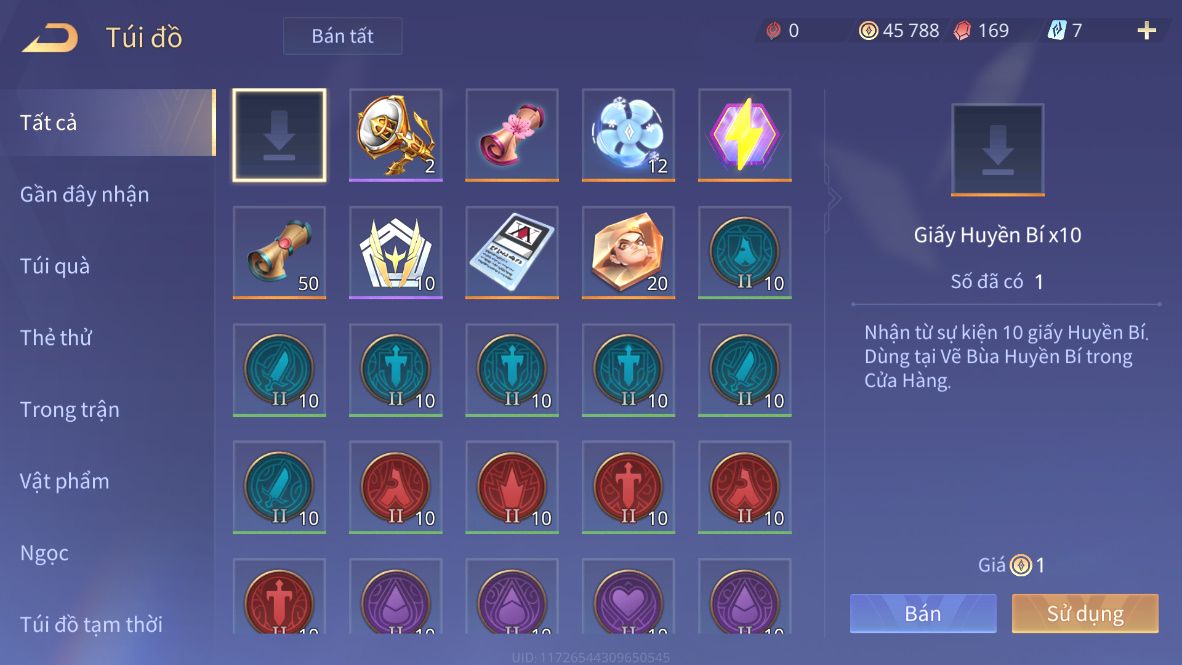Add currency with the plus button

coord(1146,31)
